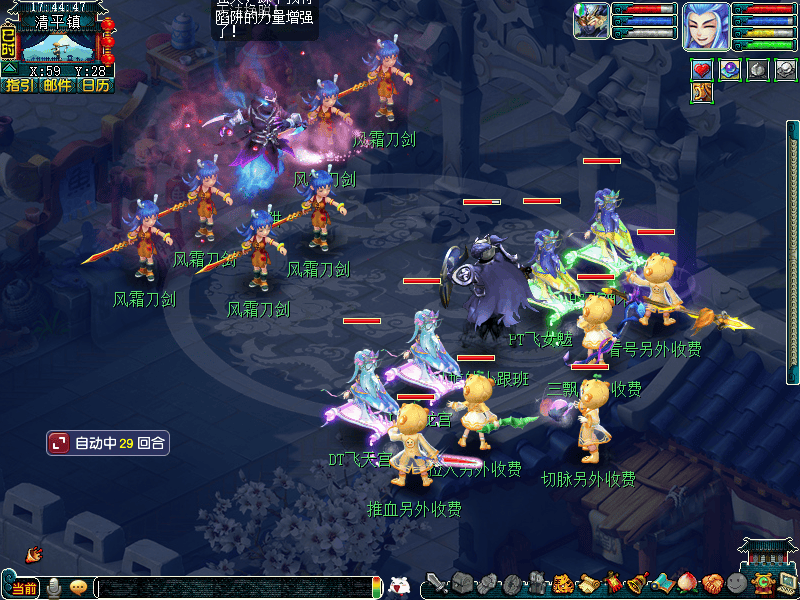
Task: Open the 当前 chat channel selector
Action: [x=24, y=588]
